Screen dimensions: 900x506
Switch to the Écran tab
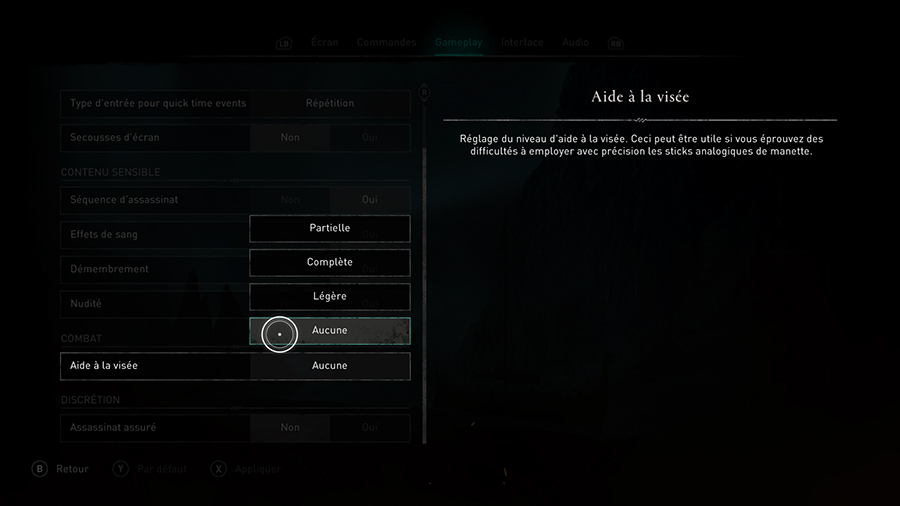coord(324,43)
